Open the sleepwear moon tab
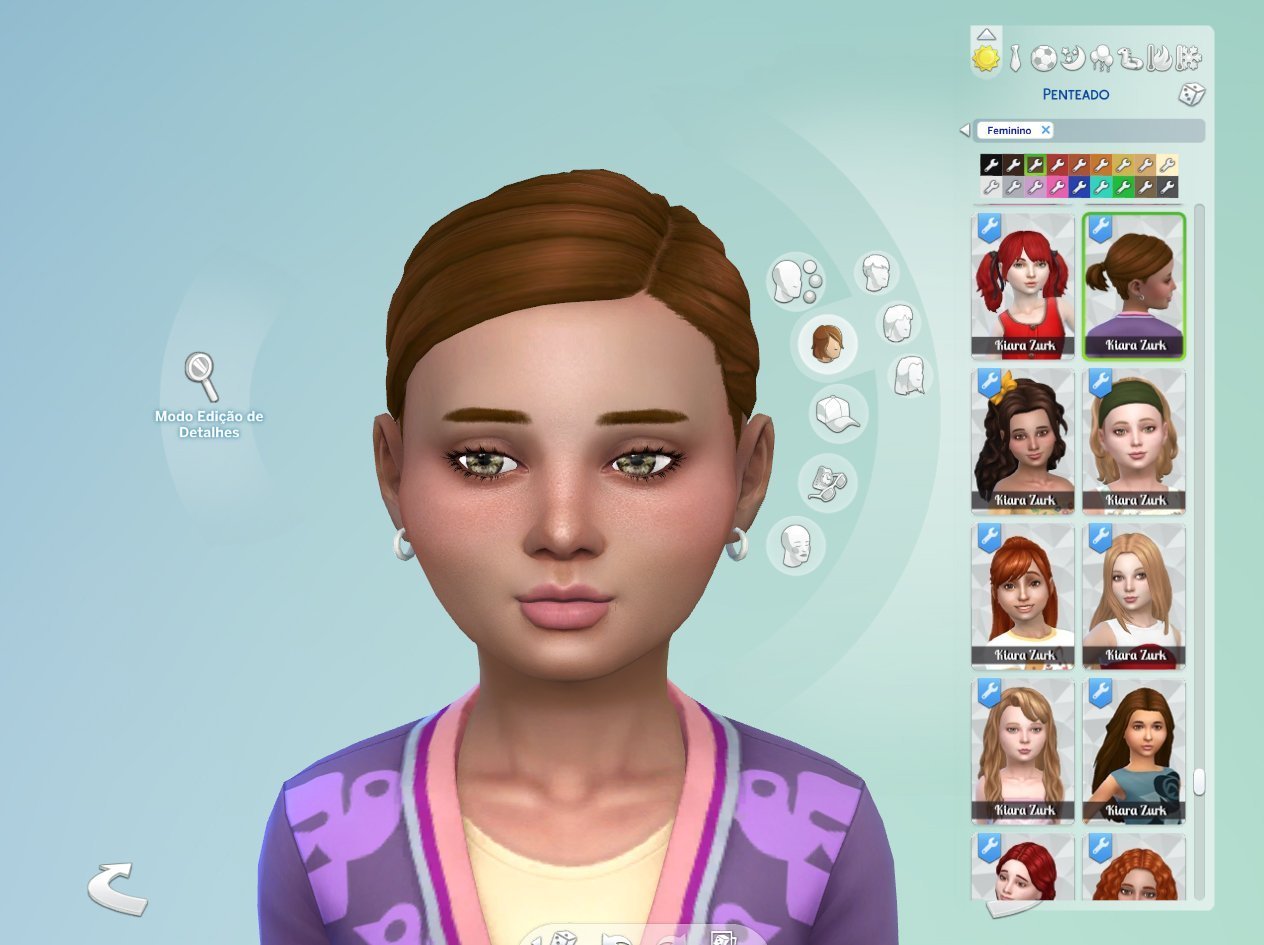Image resolution: width=1264 pixels, height=945 pixels. pos(1072,58)
